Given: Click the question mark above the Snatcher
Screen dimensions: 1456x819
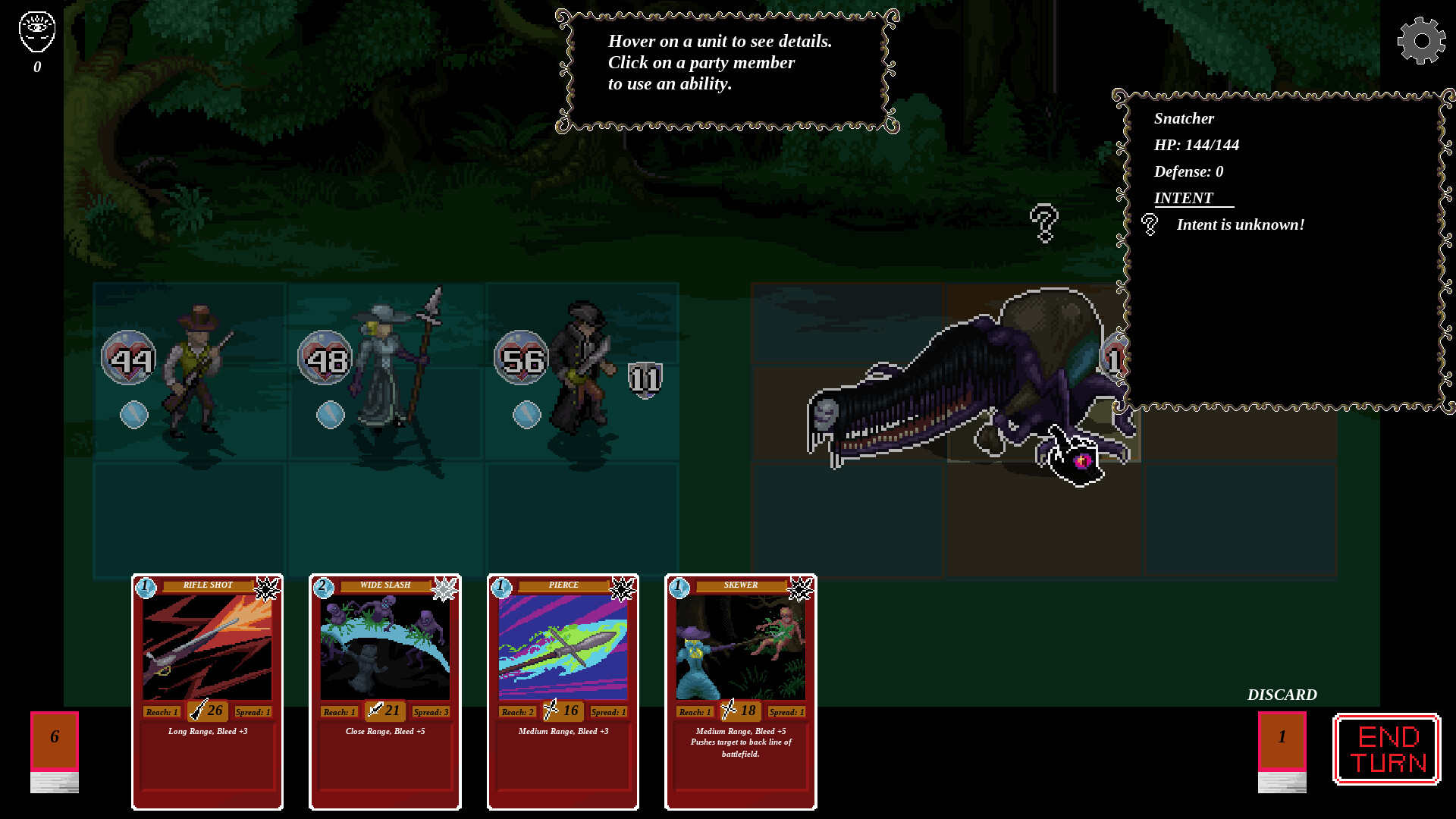Looking at the screenshot, I should tap(1044, 224).
